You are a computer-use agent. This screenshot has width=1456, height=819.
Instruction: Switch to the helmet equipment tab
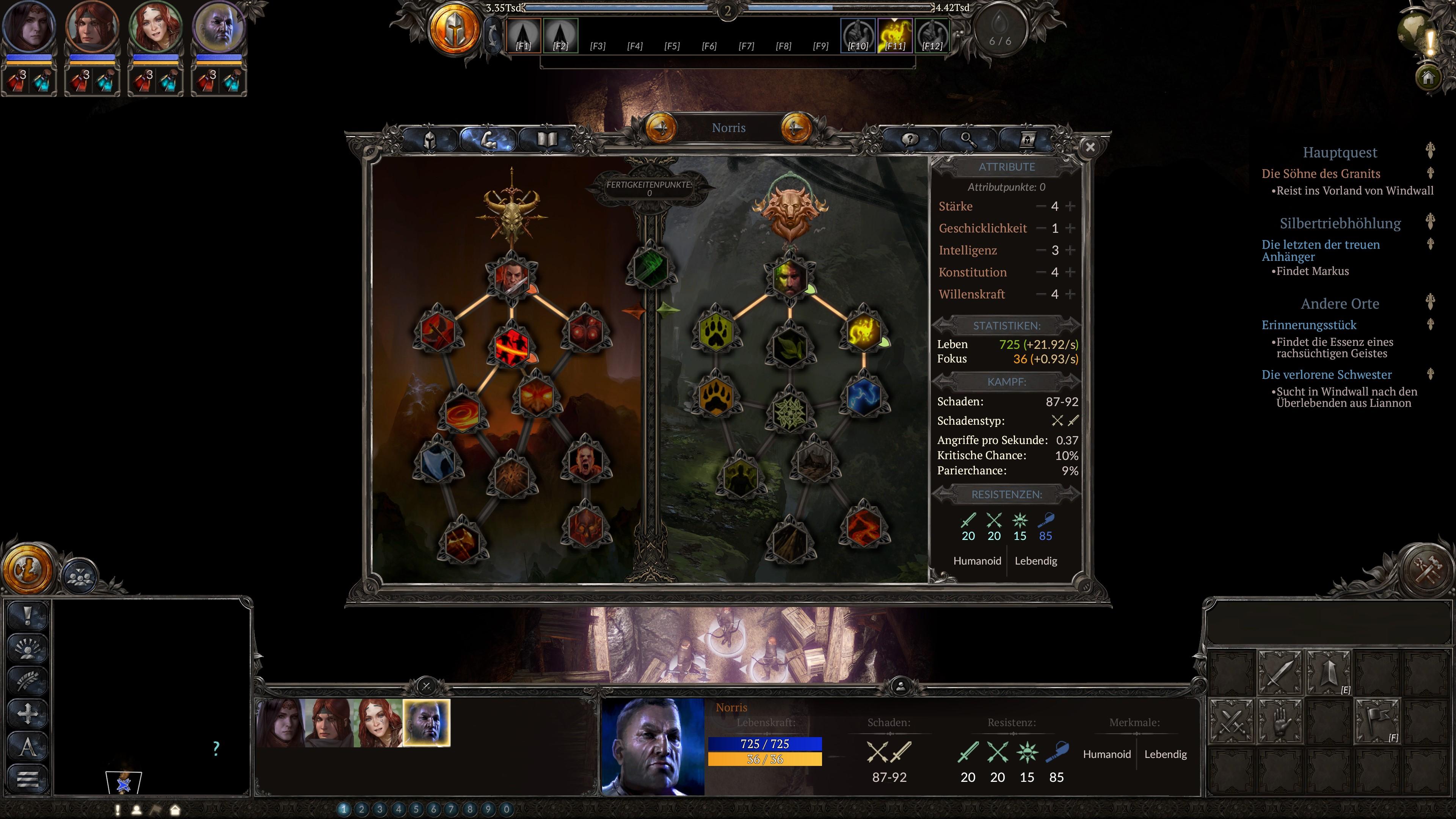(430, 140)
